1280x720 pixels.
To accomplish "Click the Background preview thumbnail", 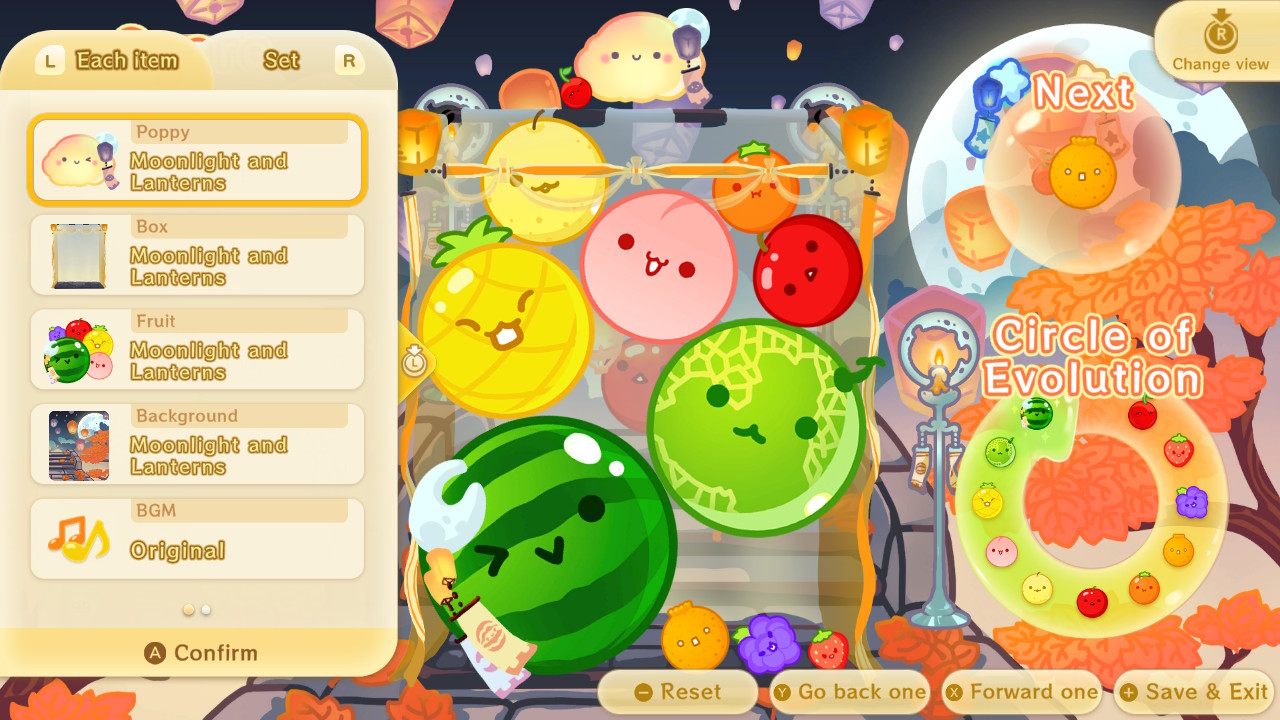I will (x=80, y=448).
